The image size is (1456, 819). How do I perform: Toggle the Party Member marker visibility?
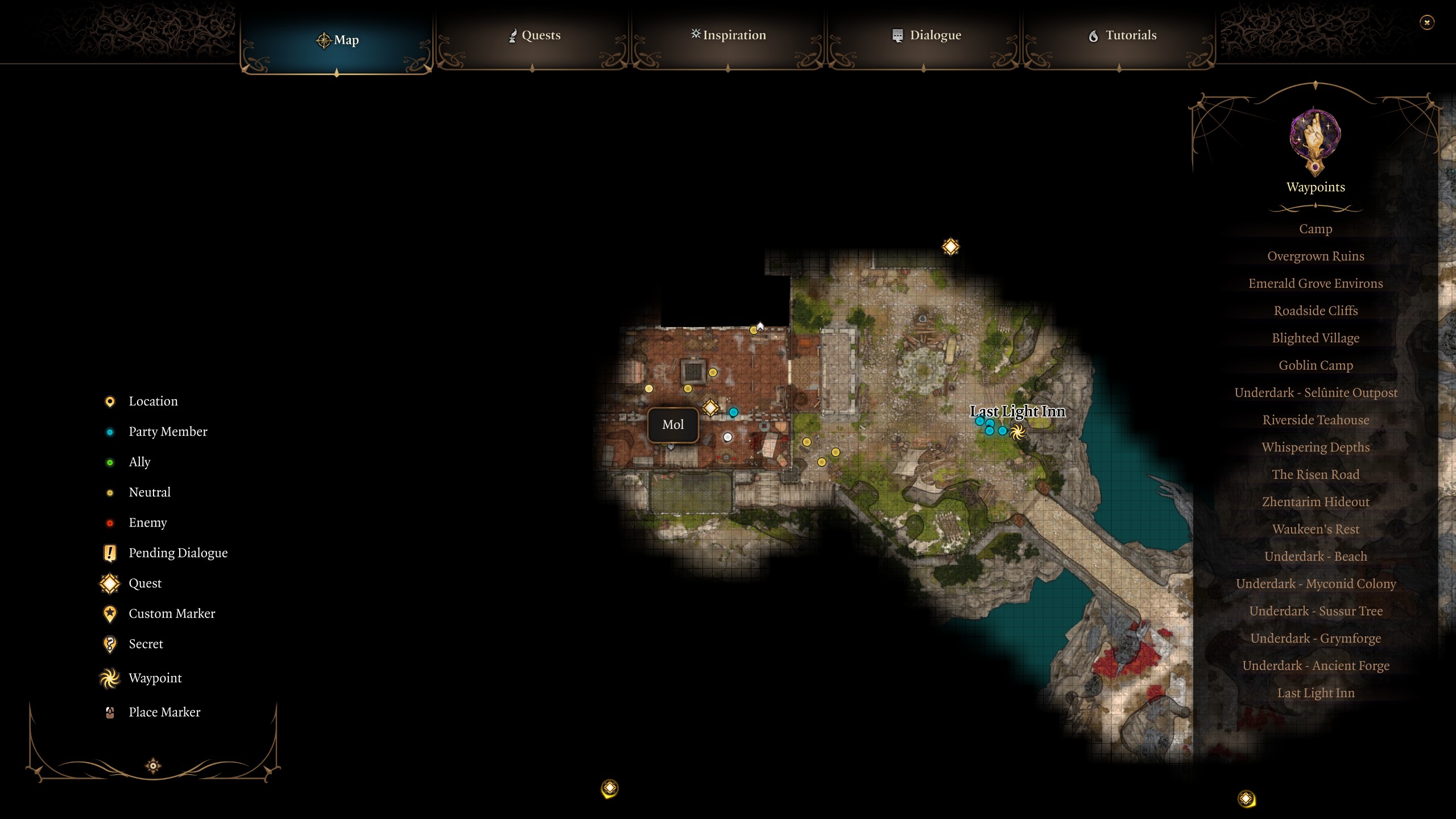pyautogui.click(x=109, y=432)
